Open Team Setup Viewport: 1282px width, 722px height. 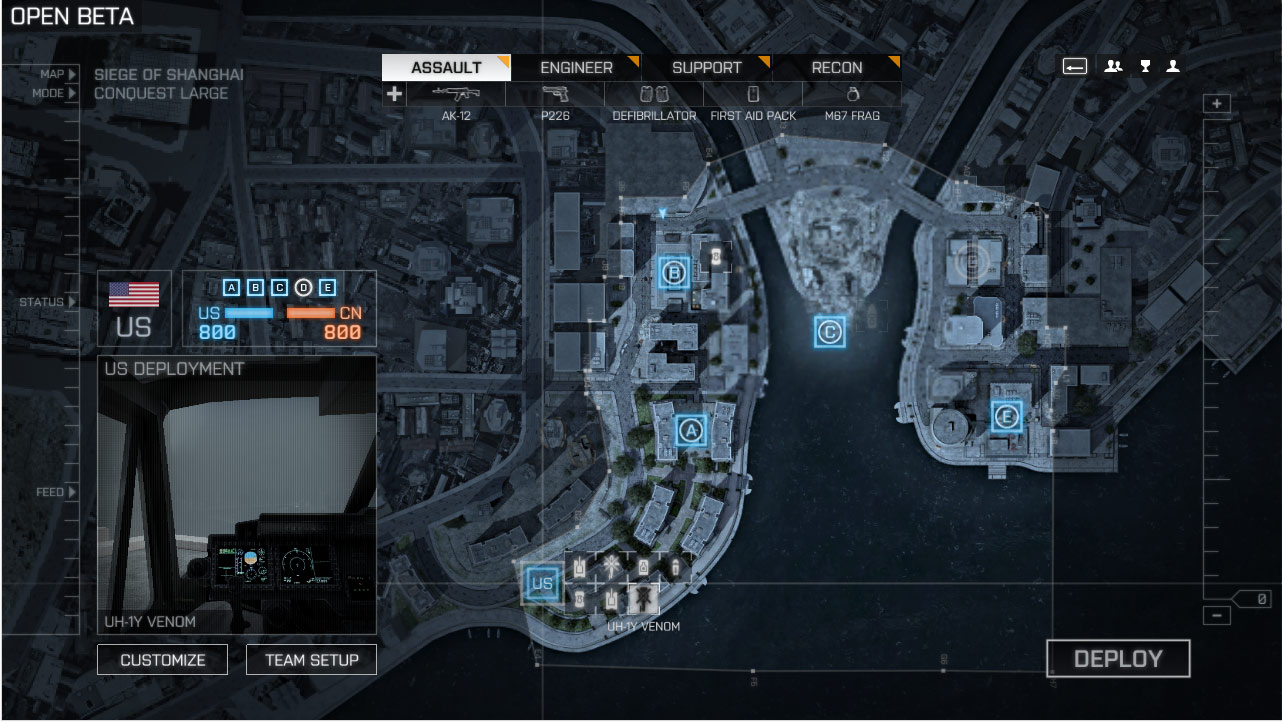(311, 660)
